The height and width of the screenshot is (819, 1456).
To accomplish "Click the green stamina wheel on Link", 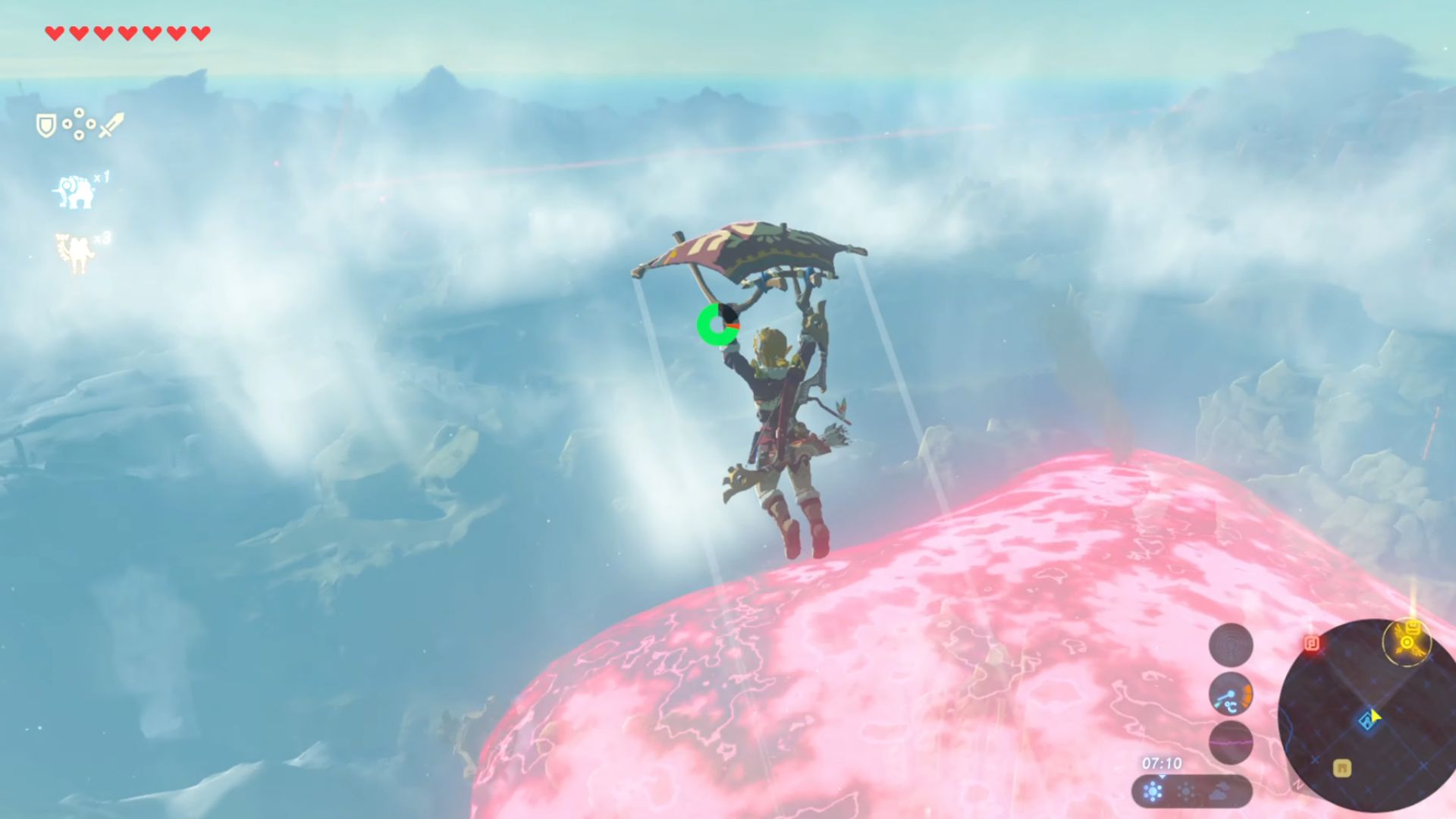I will point(719,325).
